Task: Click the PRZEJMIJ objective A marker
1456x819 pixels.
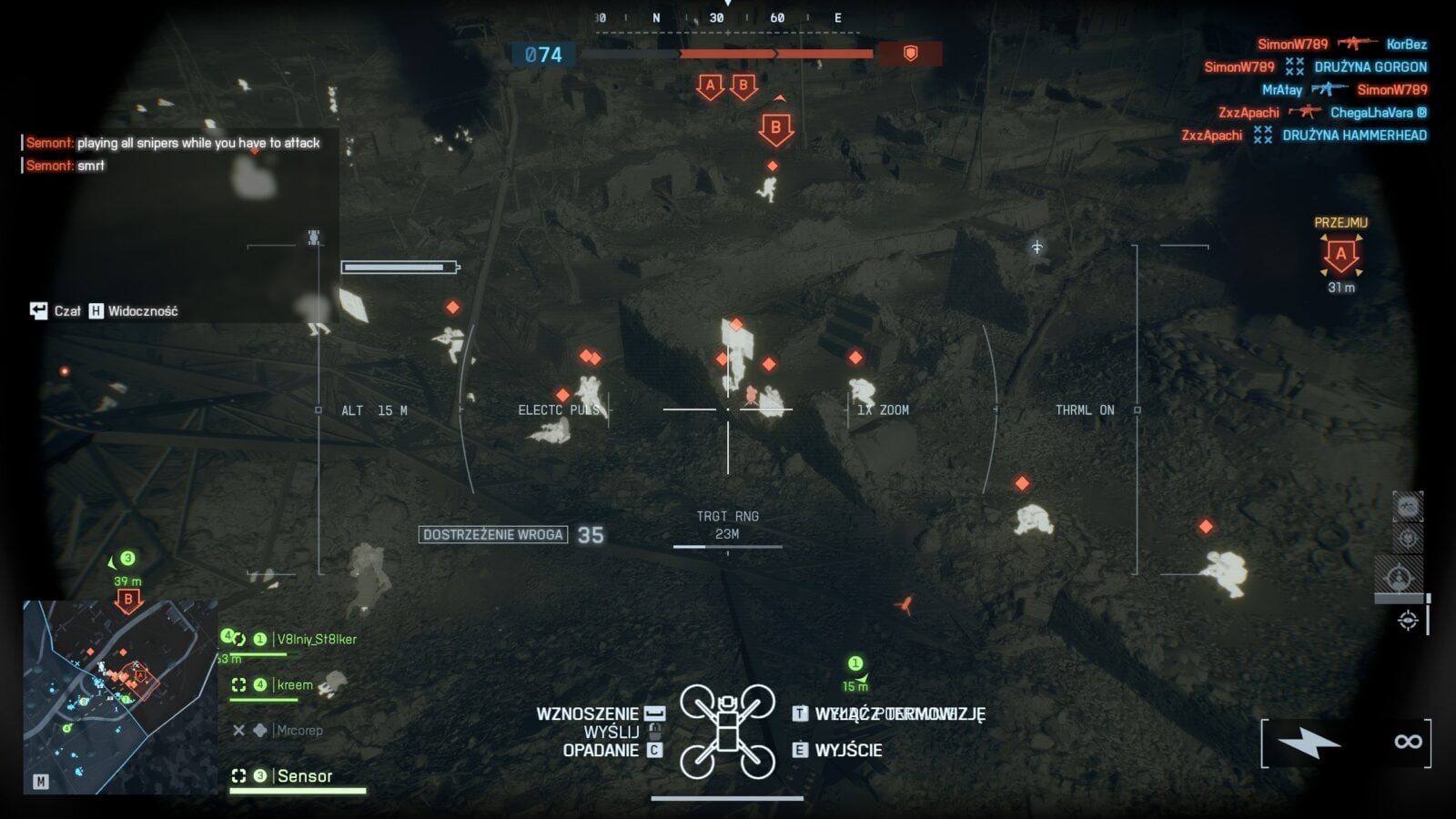Action: pyautogui.click(x=1340, y=256)
